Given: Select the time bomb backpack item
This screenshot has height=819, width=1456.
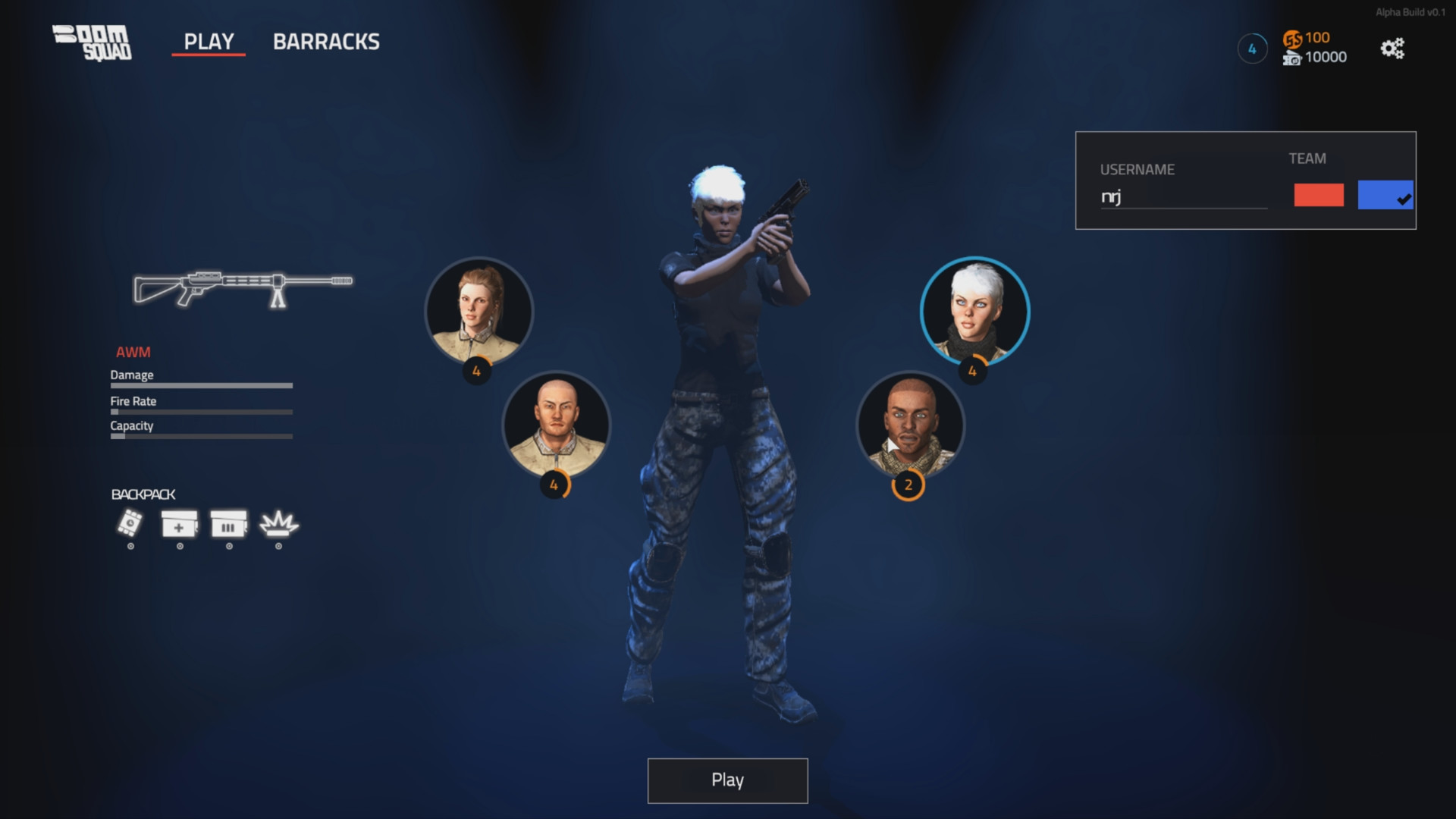Looking at the screenshot, I should click(x=129, y=525).
